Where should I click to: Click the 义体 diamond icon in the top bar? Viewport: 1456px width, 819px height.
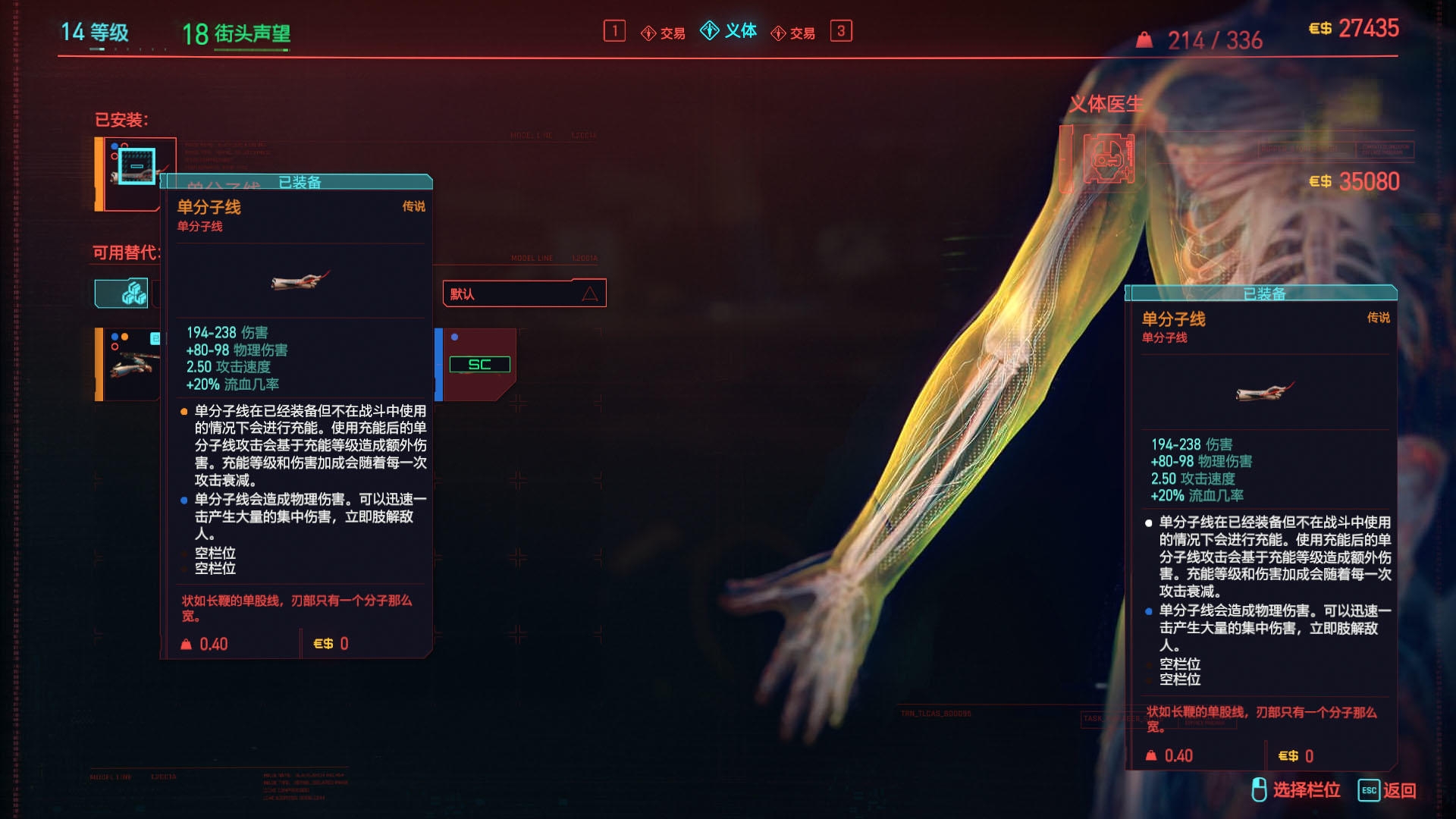coord(709,32)
